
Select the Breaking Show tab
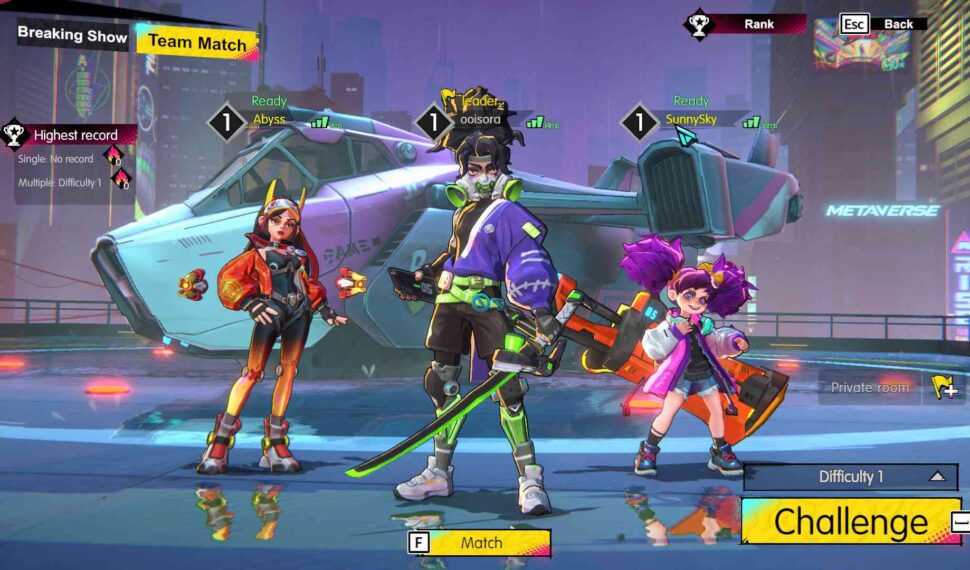(72, 35)
